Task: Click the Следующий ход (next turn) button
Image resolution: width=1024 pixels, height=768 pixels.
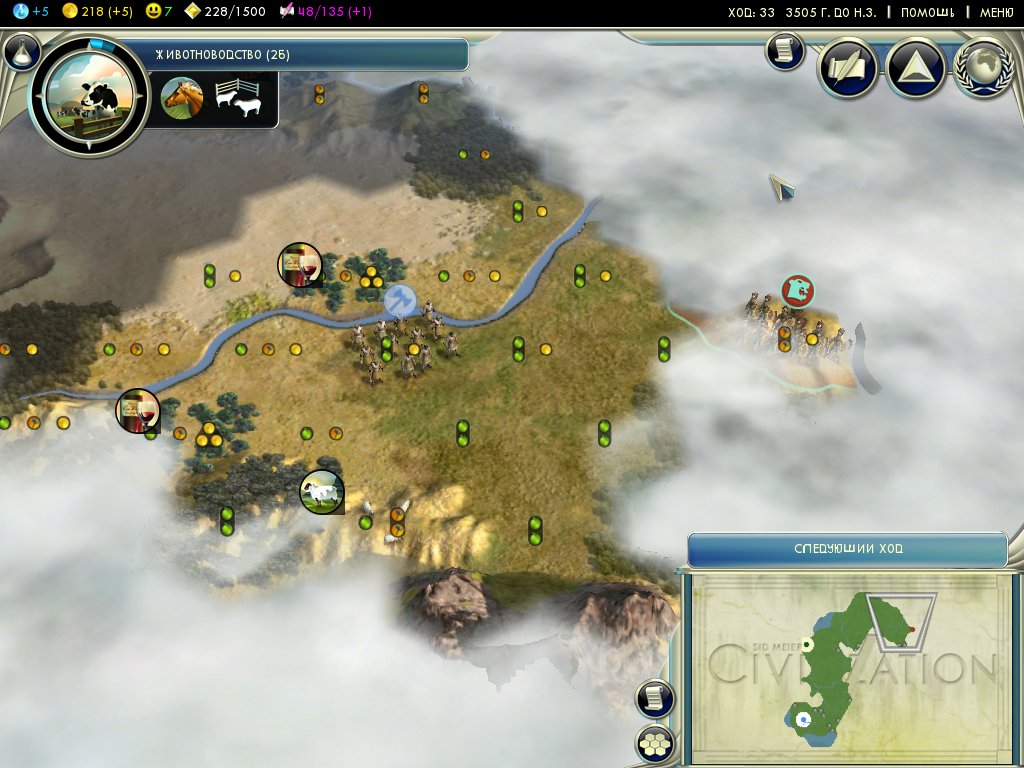Action: click(x=847, y=550)
